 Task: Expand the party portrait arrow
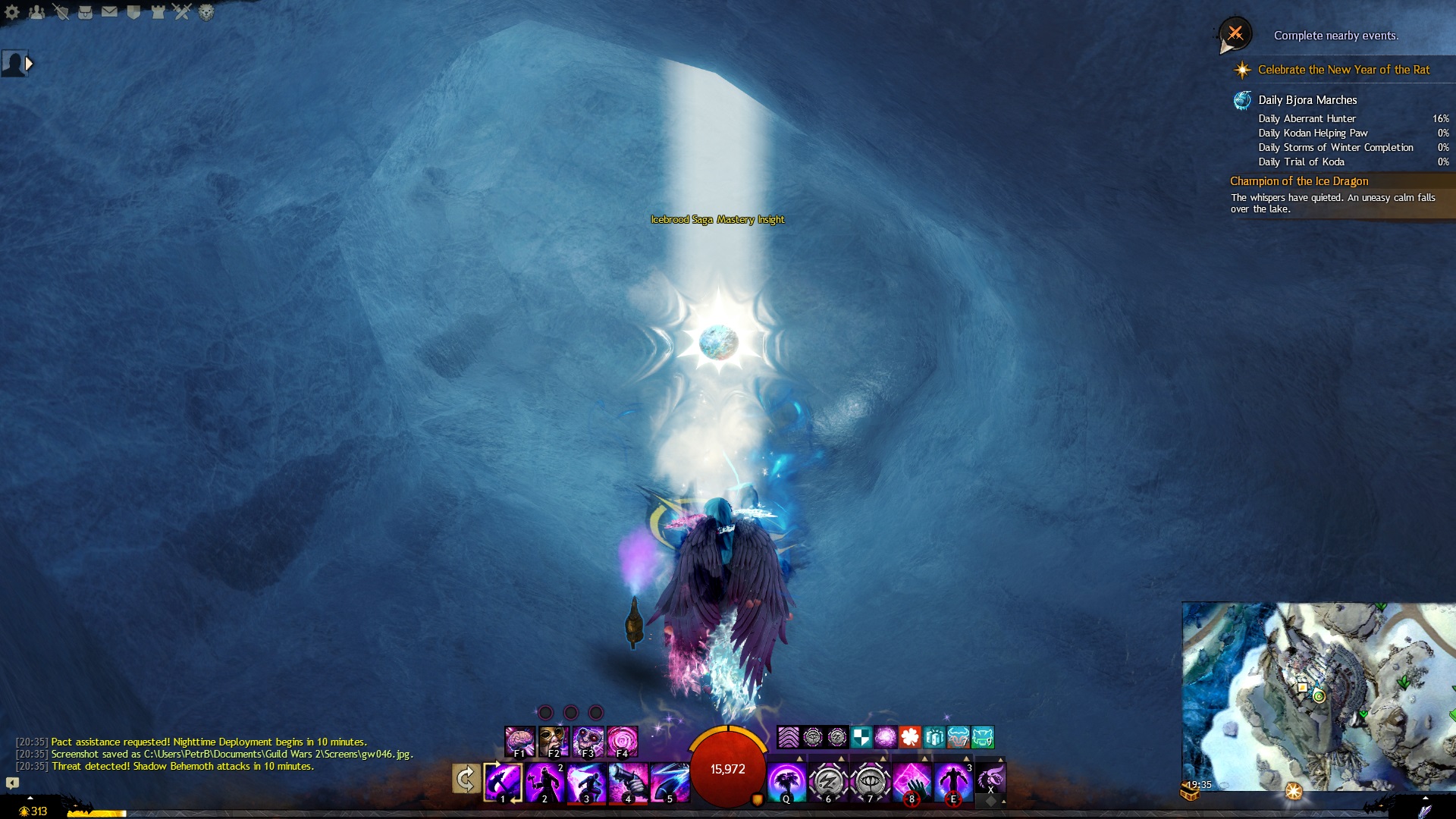(30, 64)
